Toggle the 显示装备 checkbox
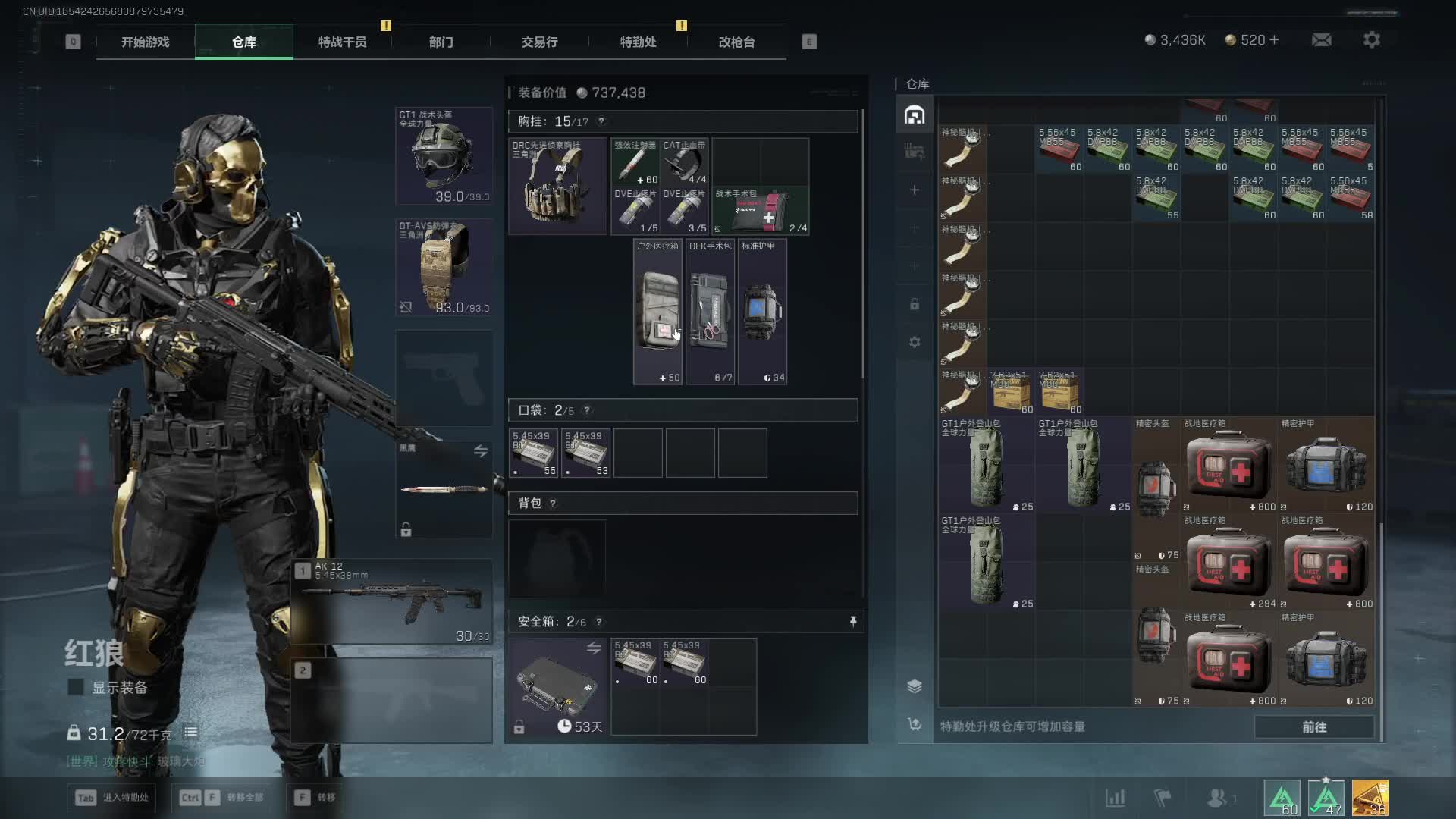The height and width of the screenshot is (819, 1456). pos(76,688)
